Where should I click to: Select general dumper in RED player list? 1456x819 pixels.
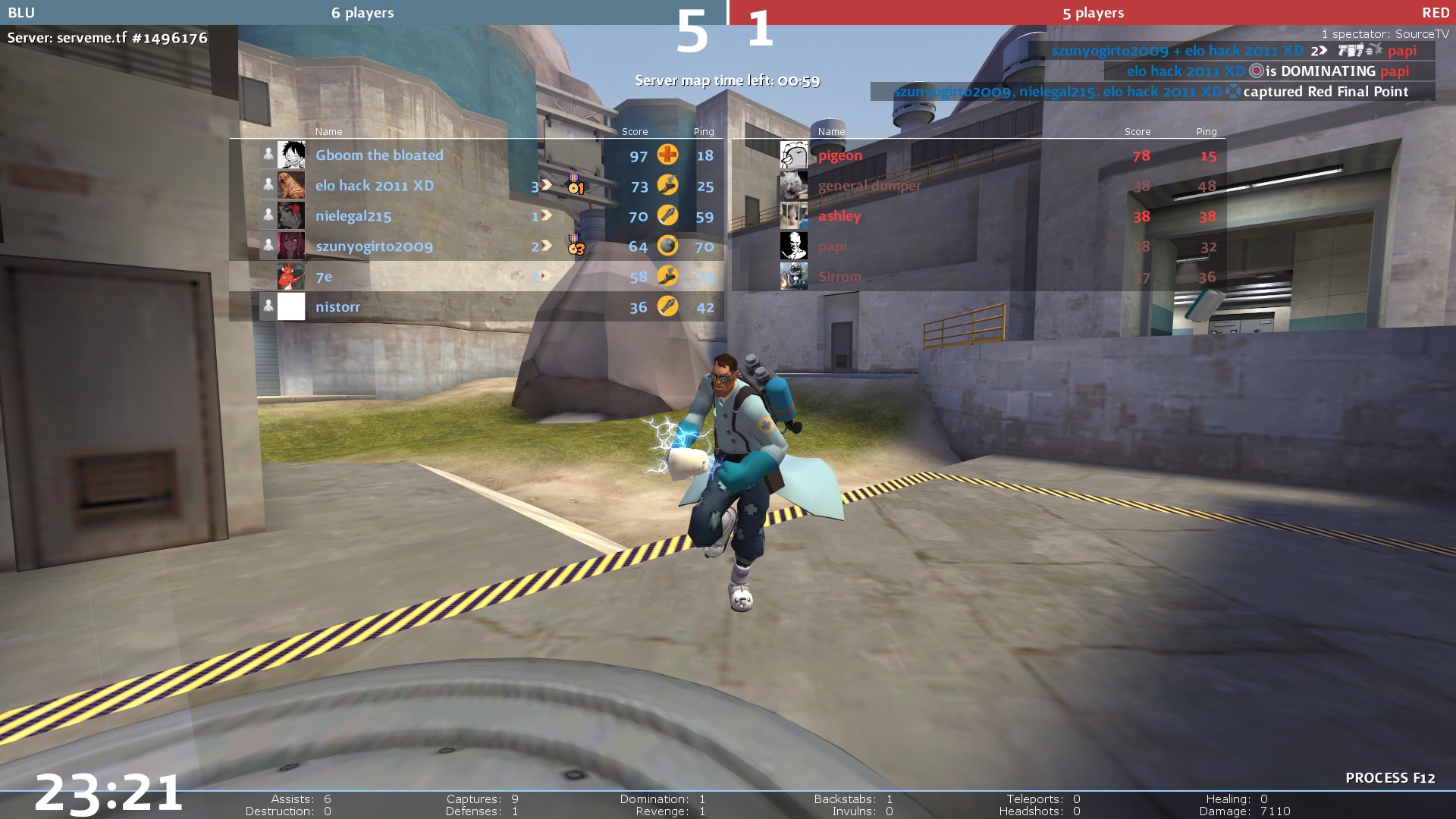(x=869, y=186)
